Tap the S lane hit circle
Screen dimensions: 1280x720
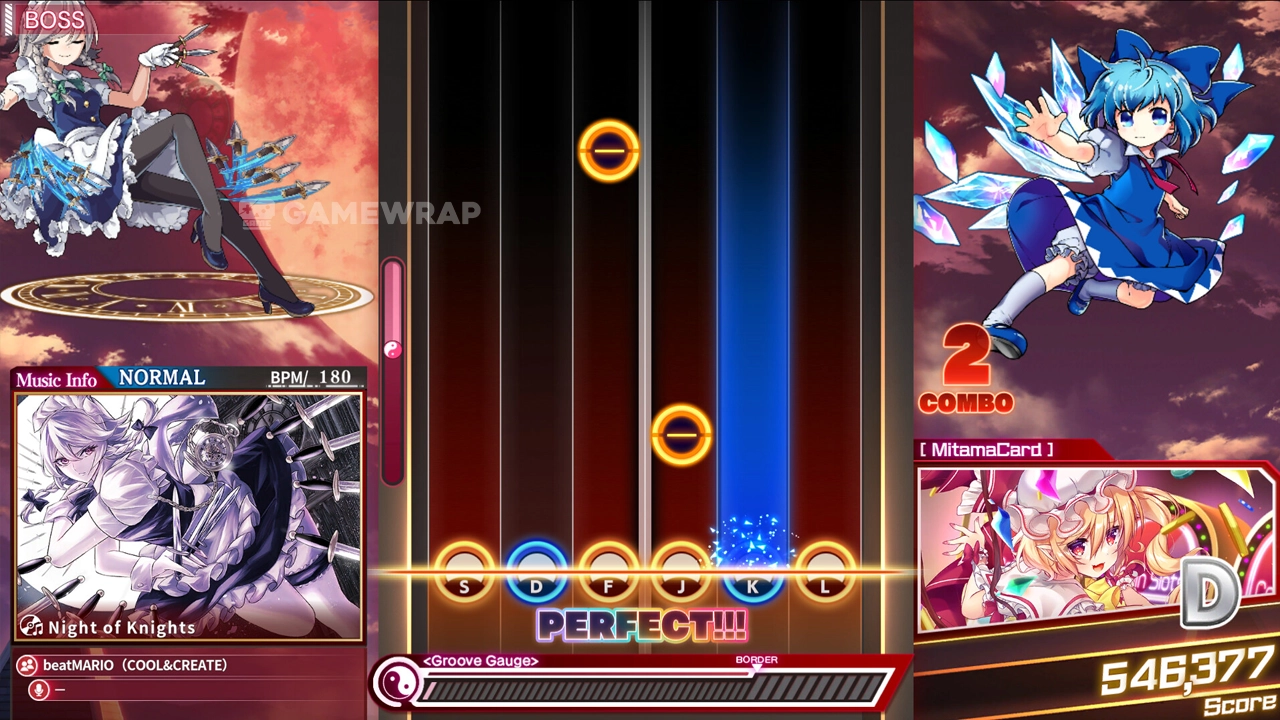tap(464, 572)
